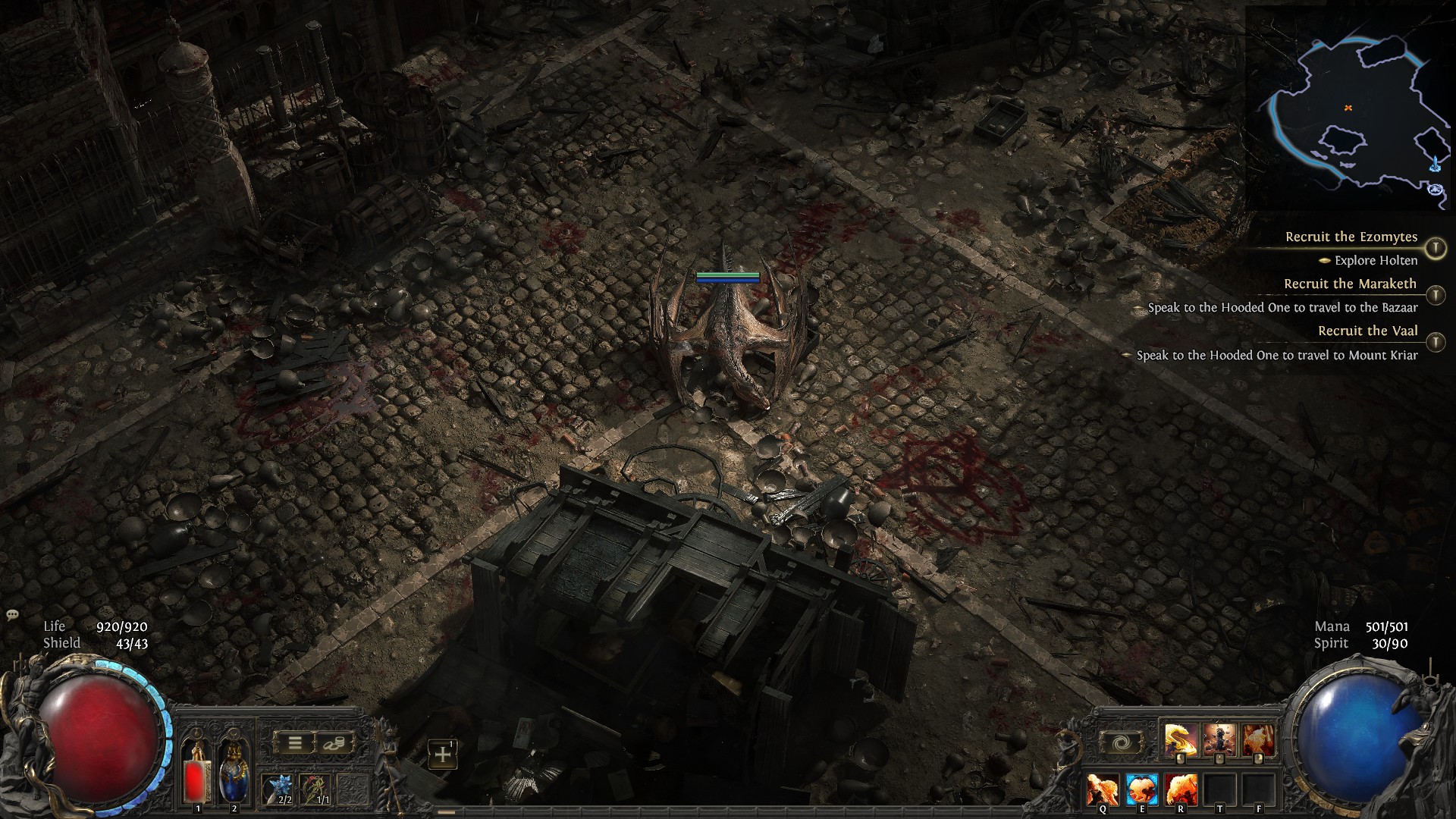The width and height of the screenshot is (1456, 819).
Task: Activate the stone shards figure skill
Action: click(1219, 739)
